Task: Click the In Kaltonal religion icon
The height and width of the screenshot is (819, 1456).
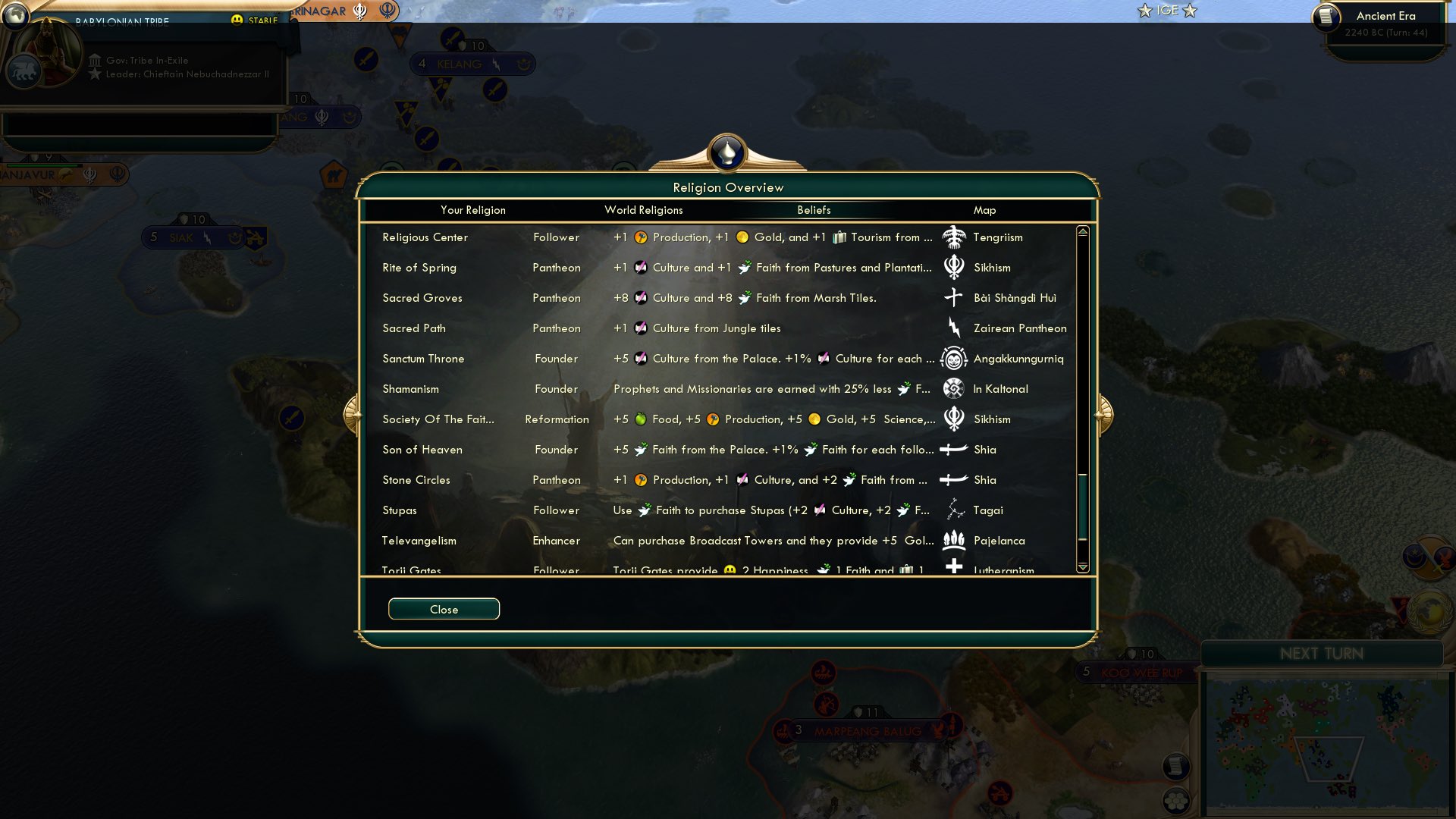Action: click(954, 388)
